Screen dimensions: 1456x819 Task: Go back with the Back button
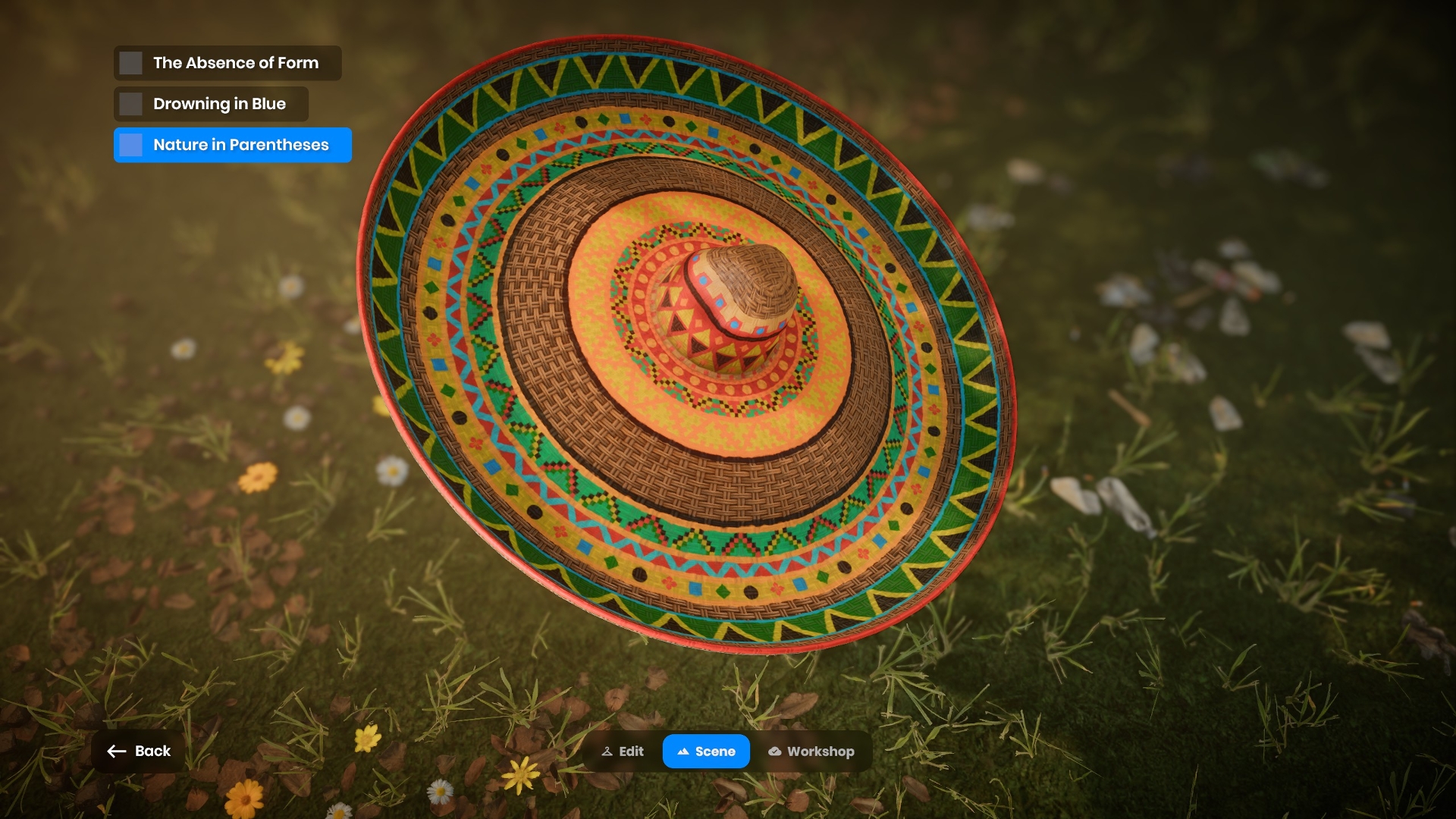click(x=139, y=751)
